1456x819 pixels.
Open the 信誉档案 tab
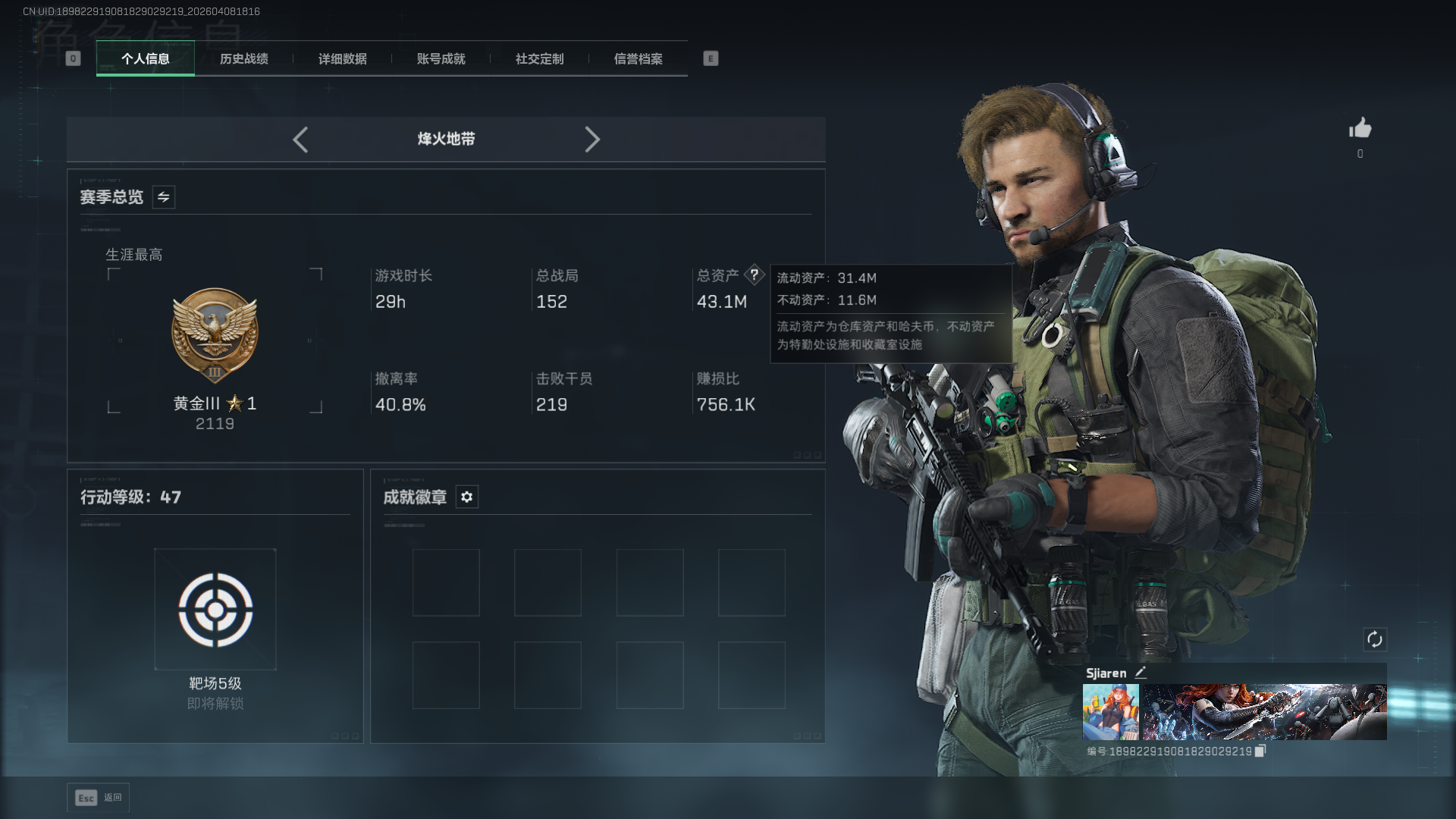tap(639, 59)
